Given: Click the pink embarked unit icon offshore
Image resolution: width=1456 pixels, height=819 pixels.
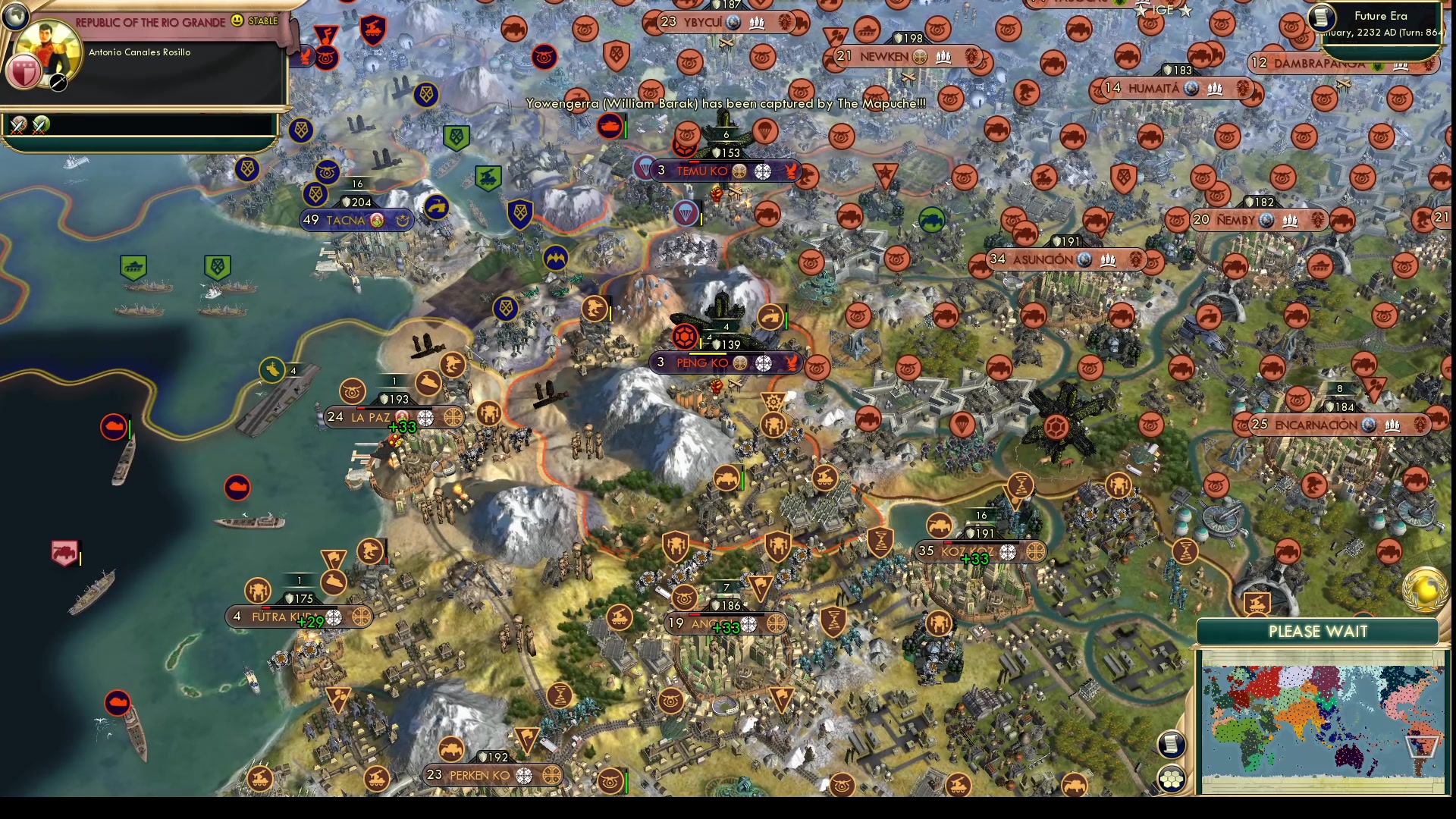Looking at the screenshot, I should (64, 552).
